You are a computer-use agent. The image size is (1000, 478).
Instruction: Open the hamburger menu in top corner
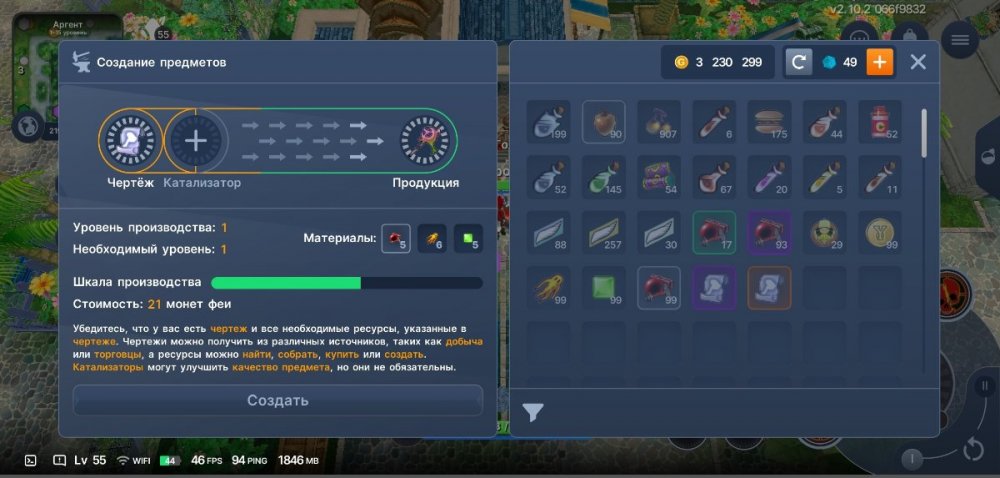click(x=960, y=39)
